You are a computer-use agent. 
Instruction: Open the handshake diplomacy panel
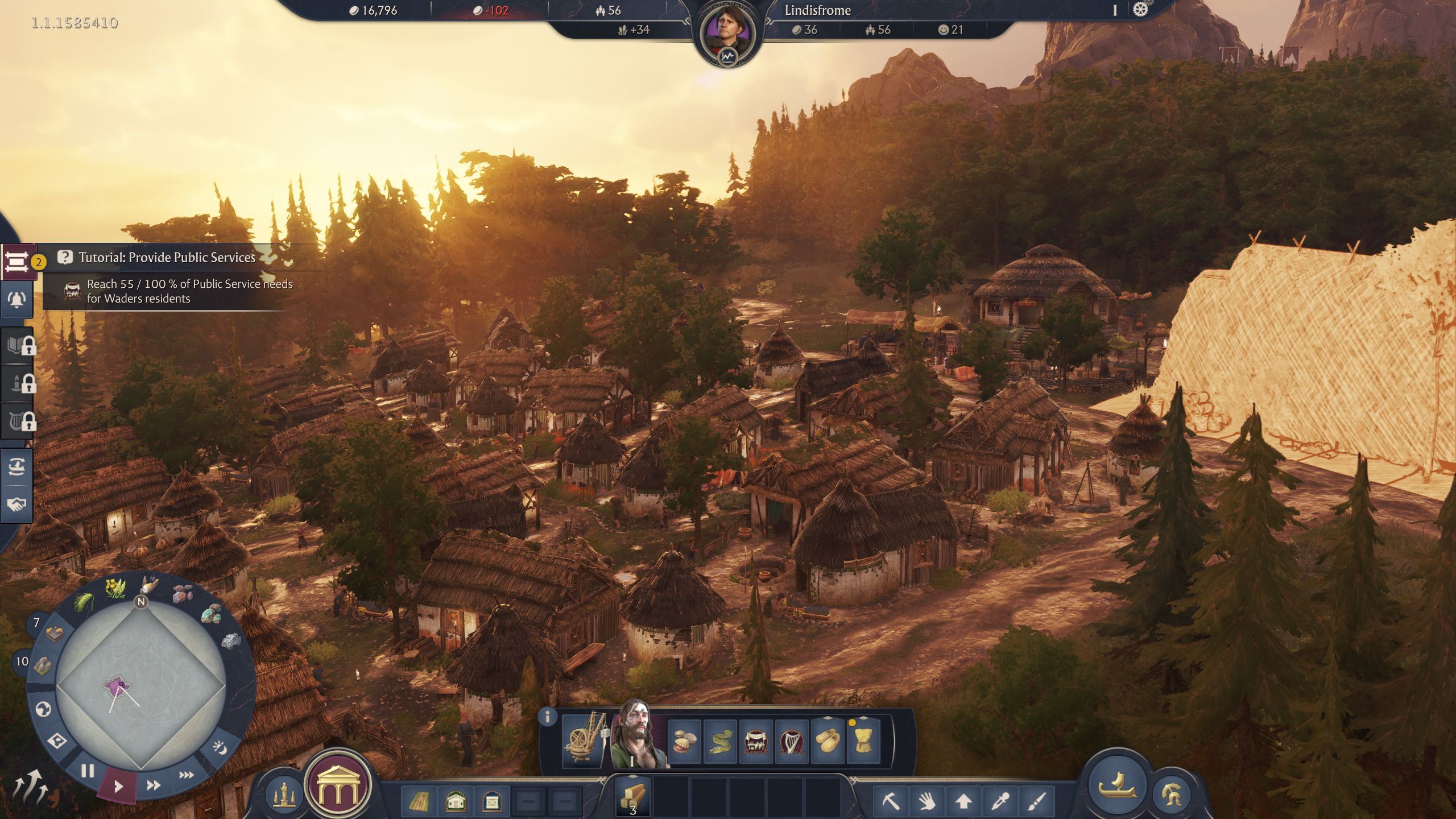17,504
